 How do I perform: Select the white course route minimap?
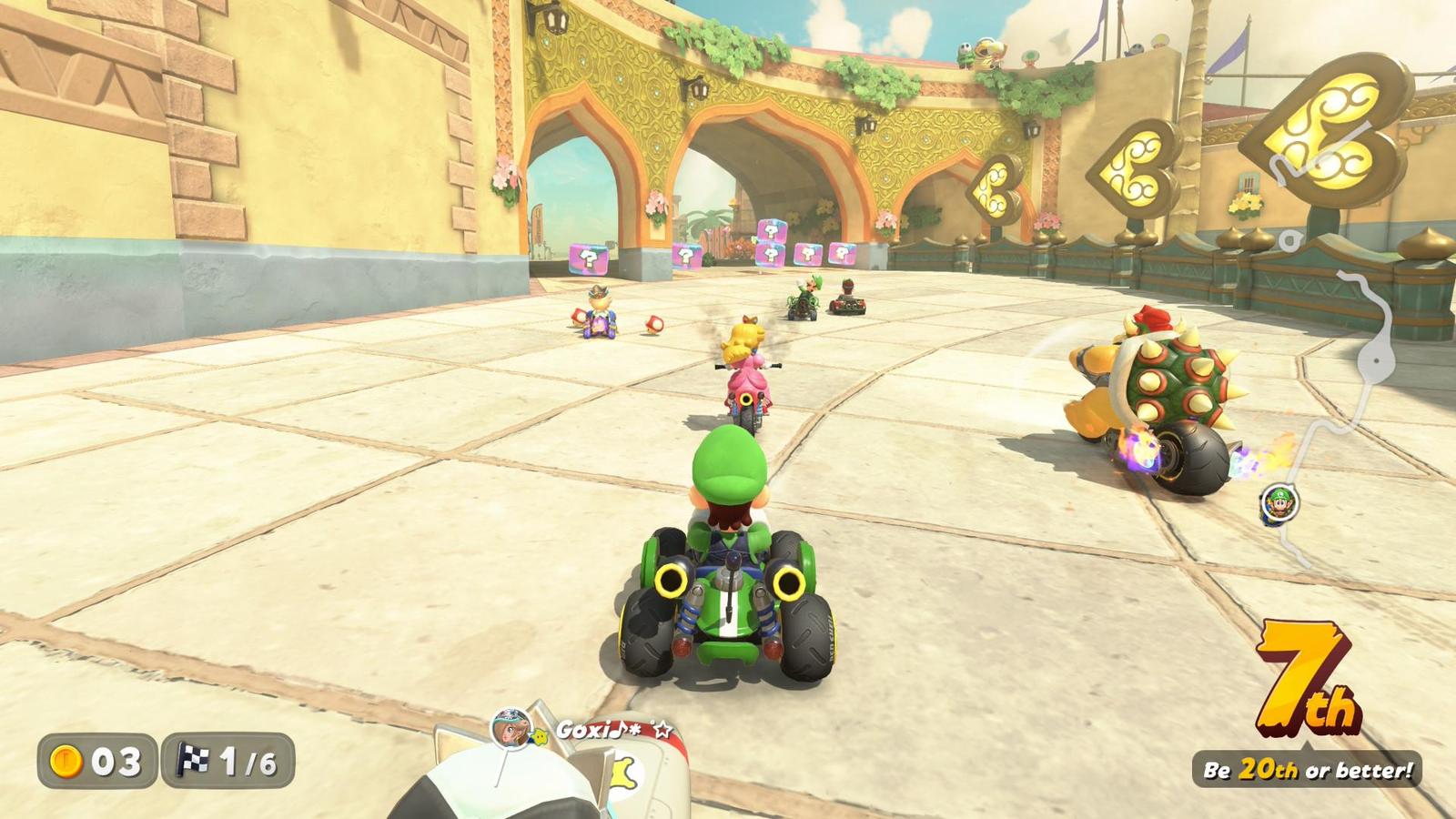[1339, 346]
